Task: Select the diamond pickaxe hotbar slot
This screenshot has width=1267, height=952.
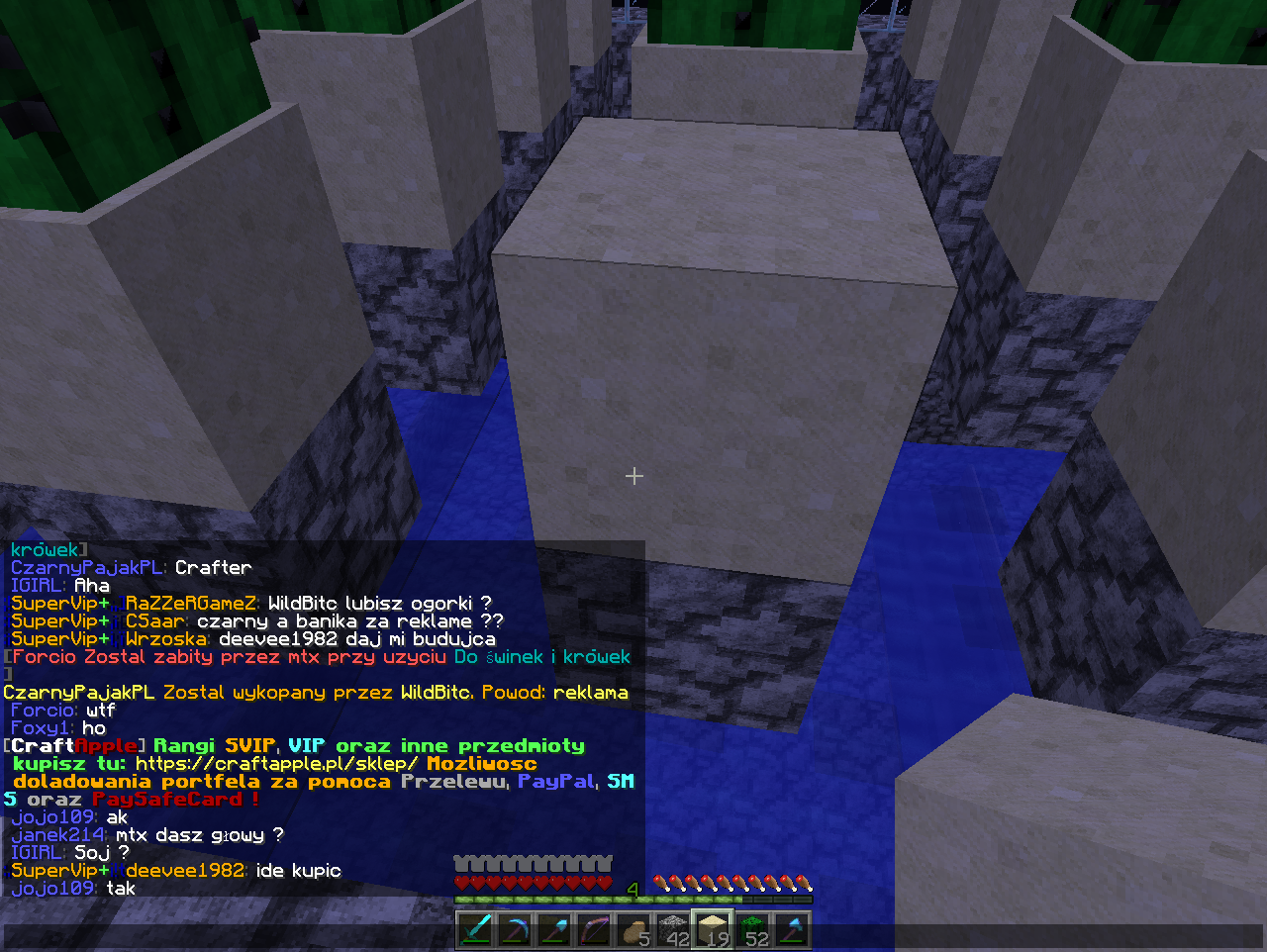Action: 515,931
